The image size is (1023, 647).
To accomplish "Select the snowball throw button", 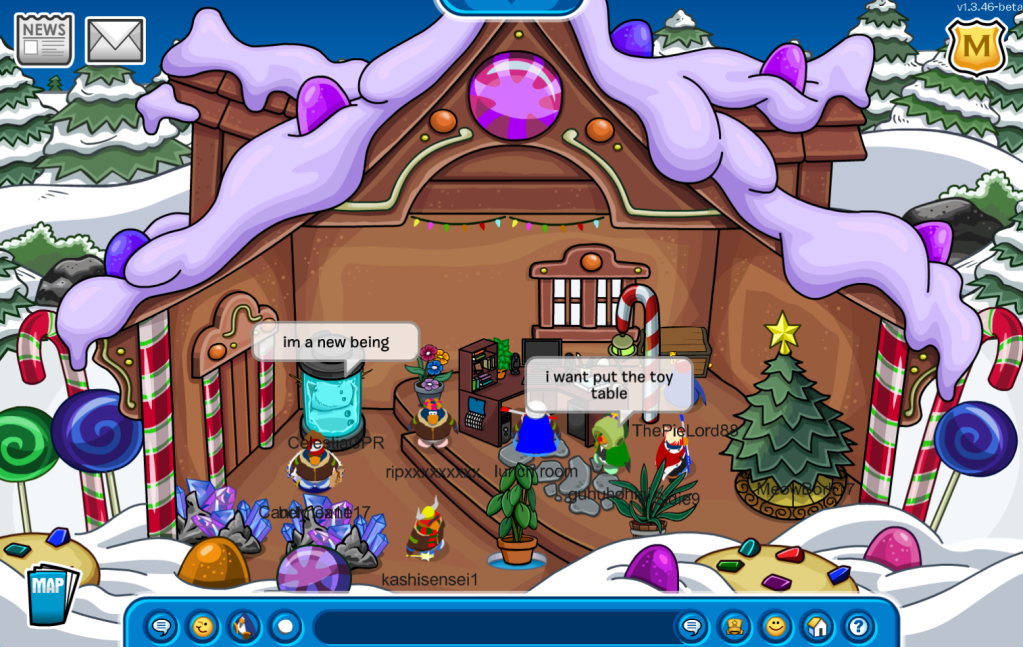I will [285, 627].
